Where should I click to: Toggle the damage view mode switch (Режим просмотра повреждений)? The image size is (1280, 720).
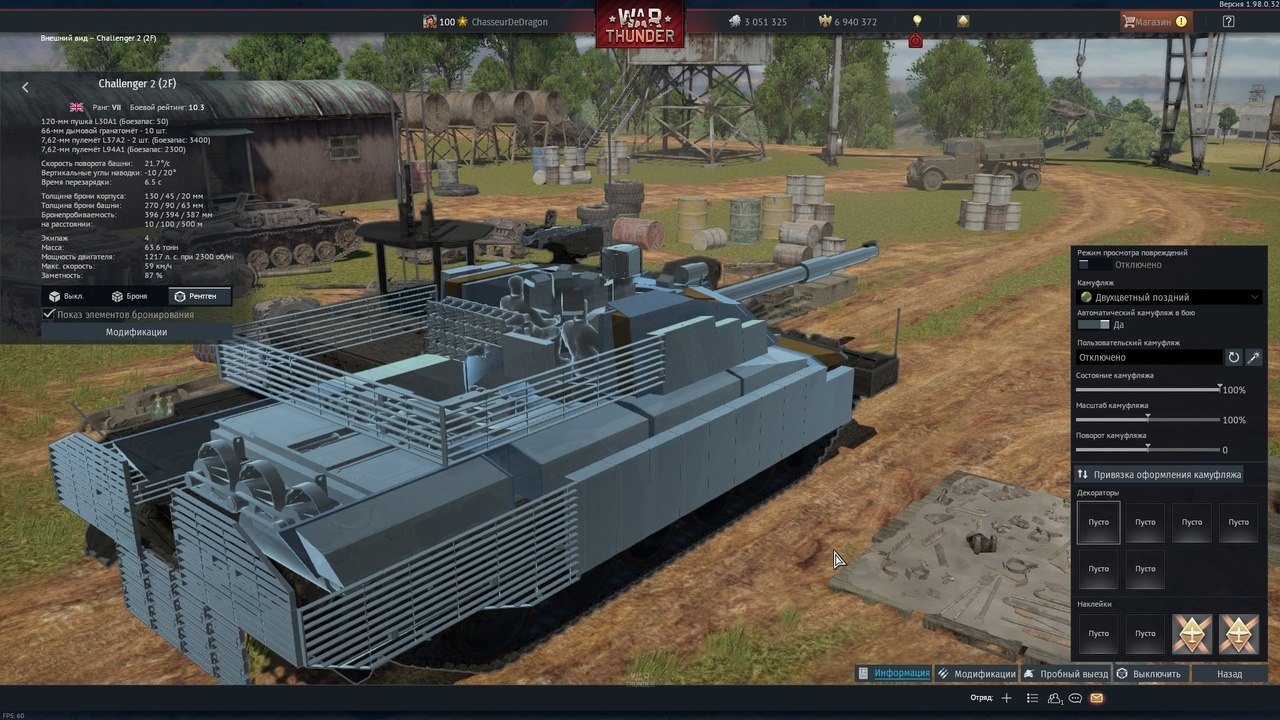click(1094, 265)
